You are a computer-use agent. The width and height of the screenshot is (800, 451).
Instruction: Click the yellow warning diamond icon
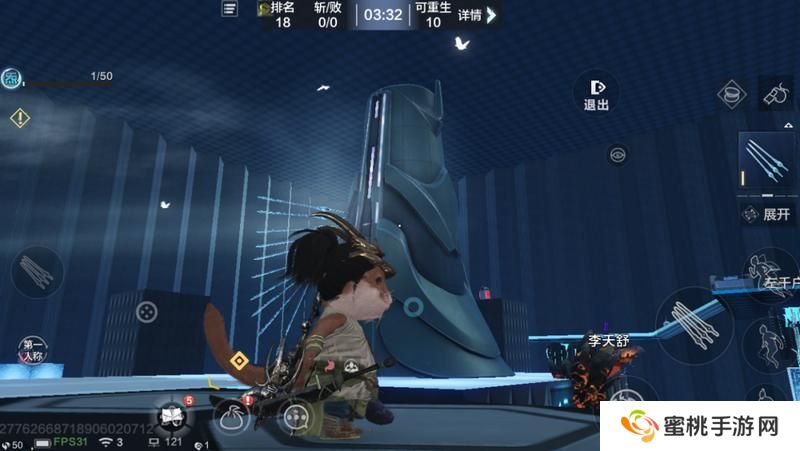pos(20,118)
